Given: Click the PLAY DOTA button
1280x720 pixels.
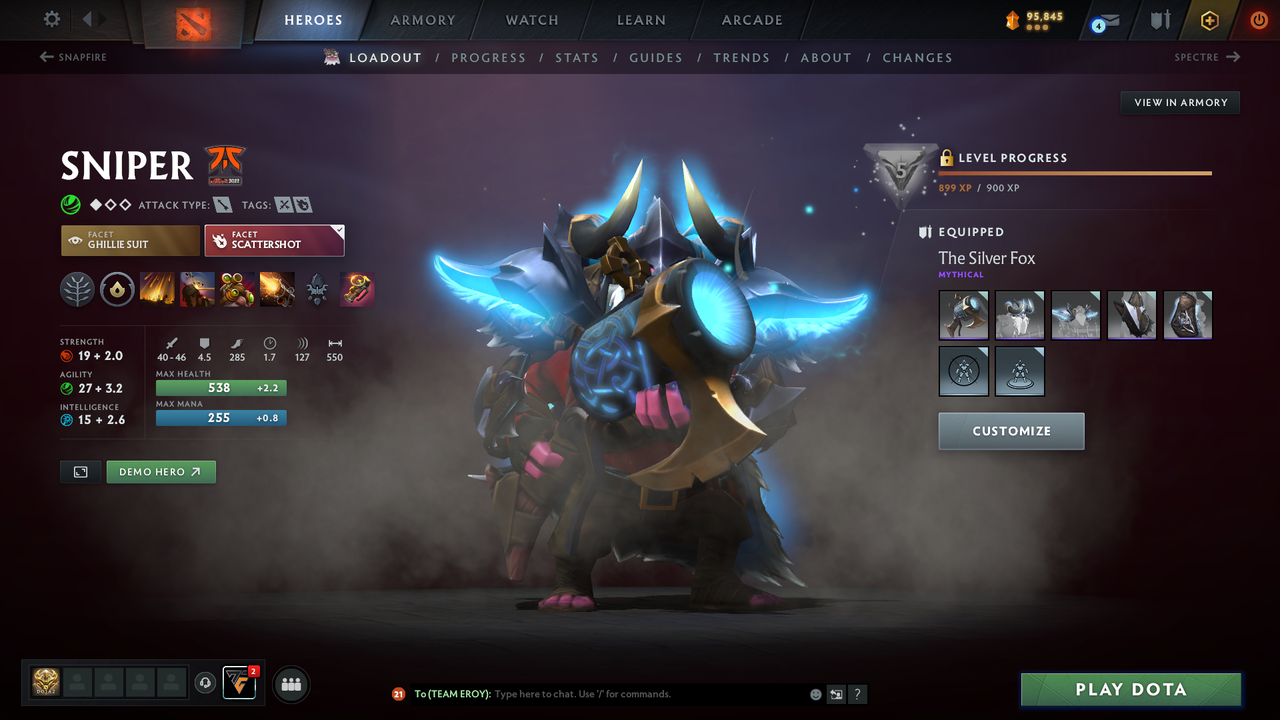Looking at the screenshot, I should 1130,689.
